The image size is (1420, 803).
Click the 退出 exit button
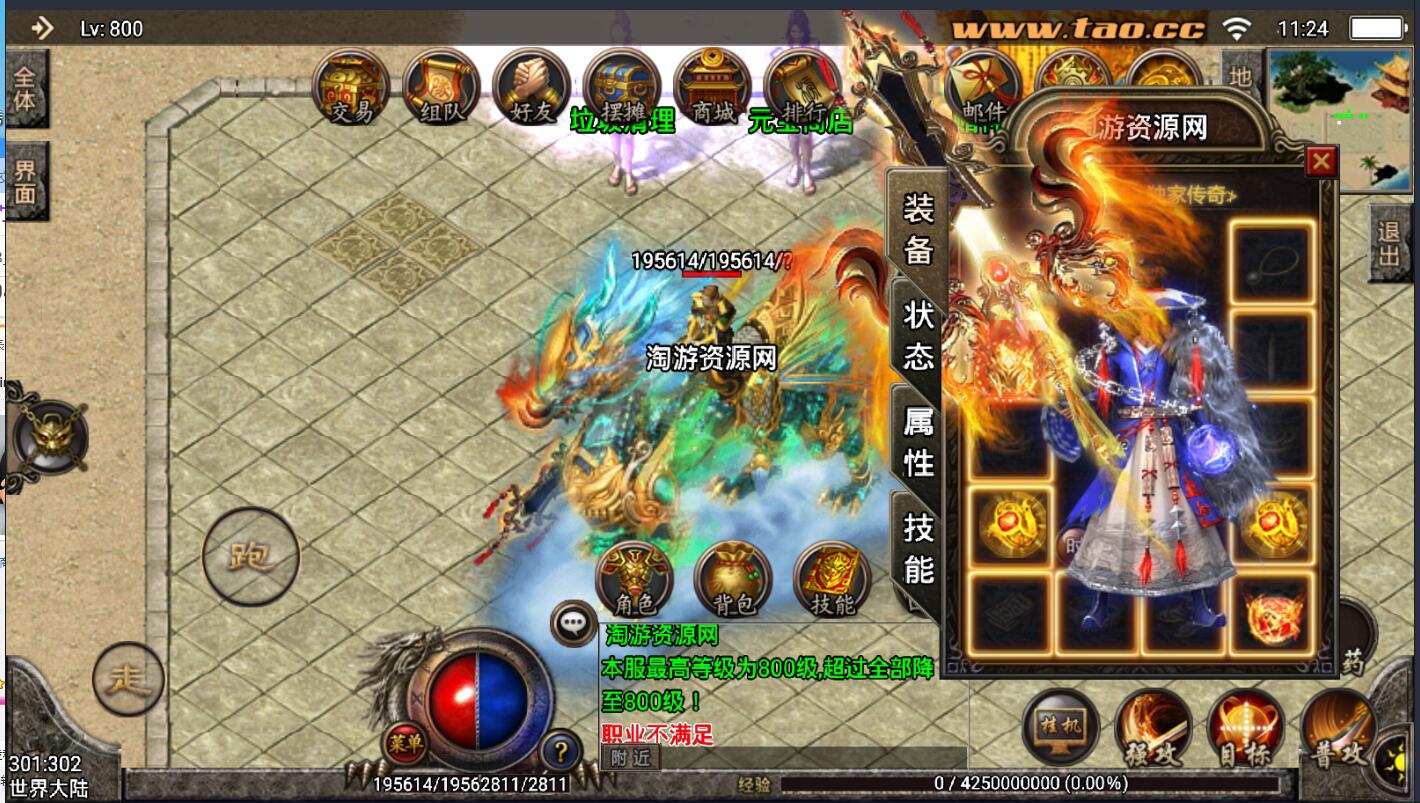(1389, 243)
